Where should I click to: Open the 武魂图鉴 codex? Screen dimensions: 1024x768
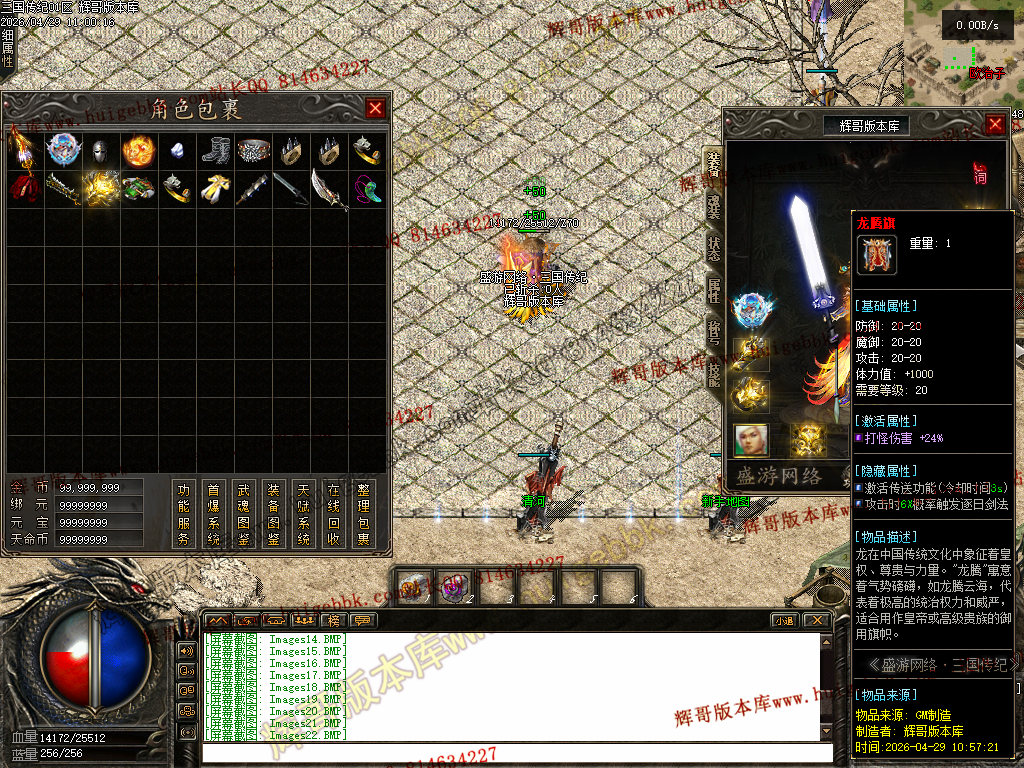tap(243, 514)
